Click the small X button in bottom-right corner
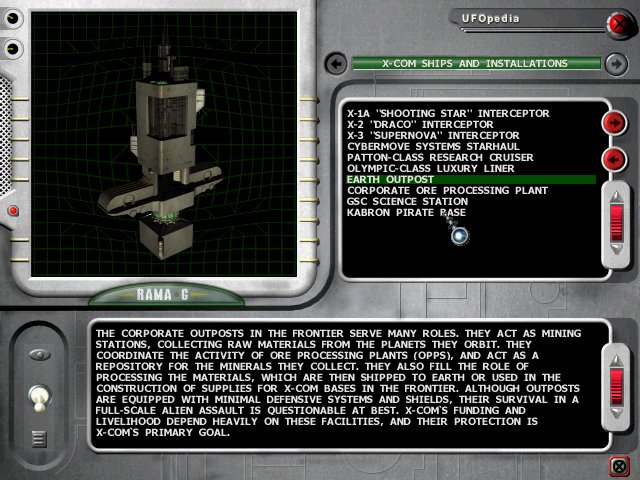The image size is (640, 480). 619,464
